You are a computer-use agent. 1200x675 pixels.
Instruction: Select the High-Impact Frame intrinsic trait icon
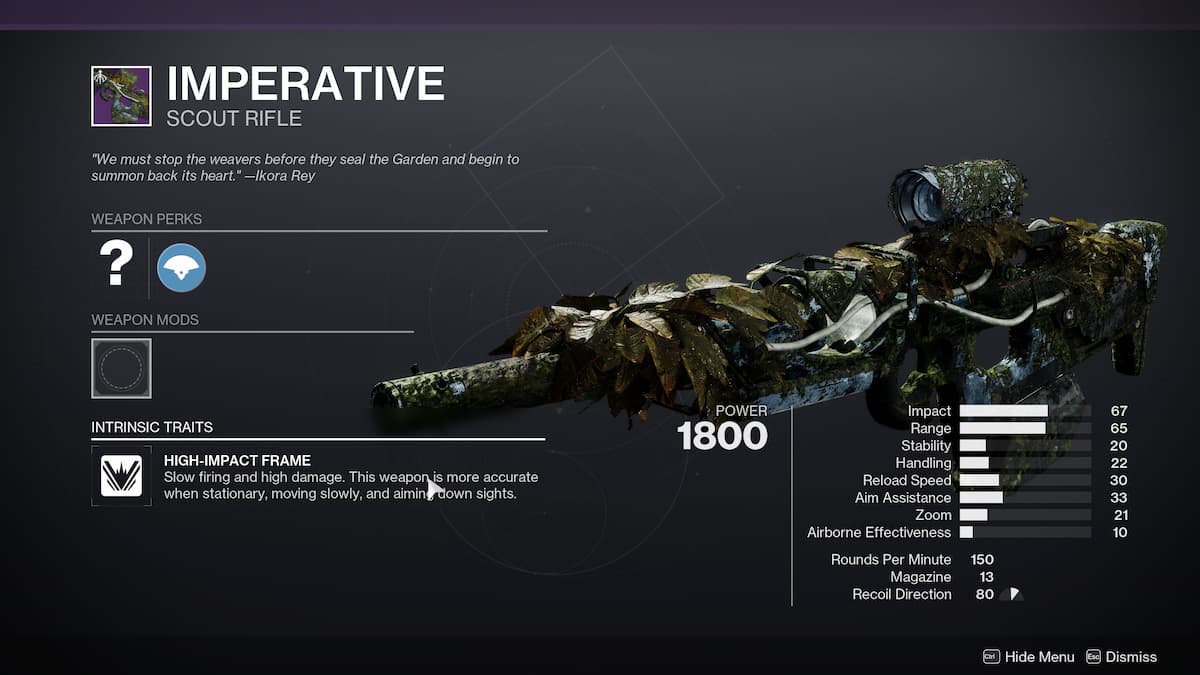click(x=121, y=475)
